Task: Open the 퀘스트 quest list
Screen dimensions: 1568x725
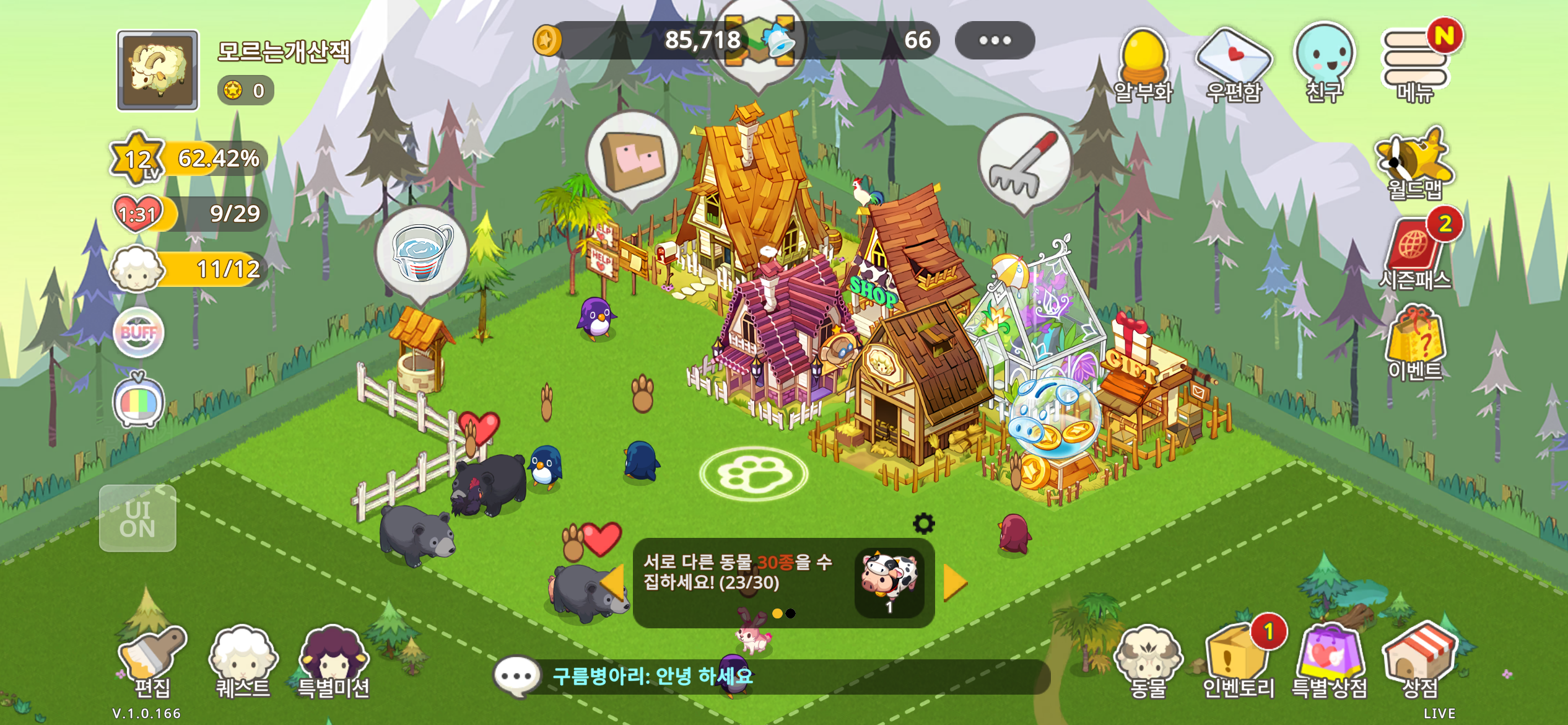Action: tap(243, 660)
